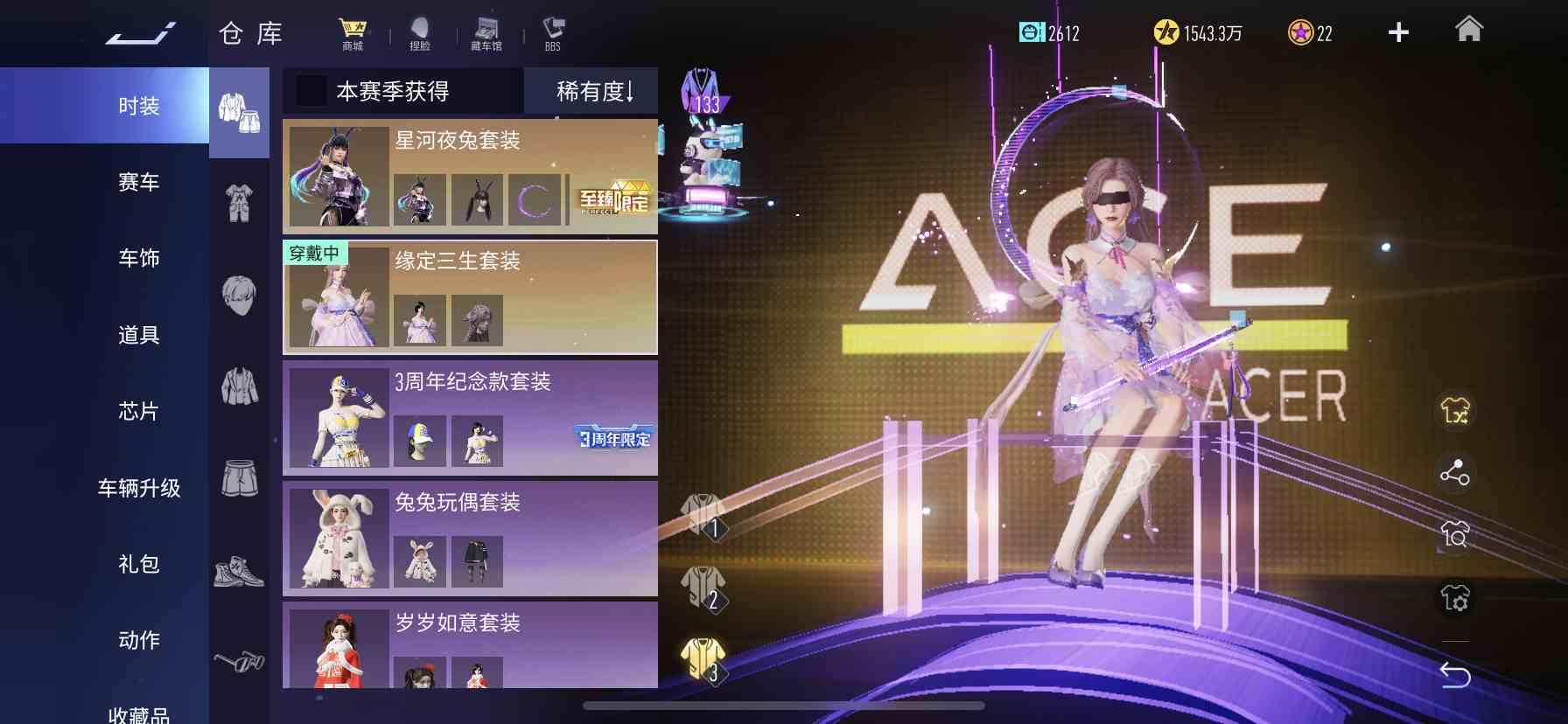The image size is (1568, 724).
Task: Open the BBS forum
Action: [553, 34]
